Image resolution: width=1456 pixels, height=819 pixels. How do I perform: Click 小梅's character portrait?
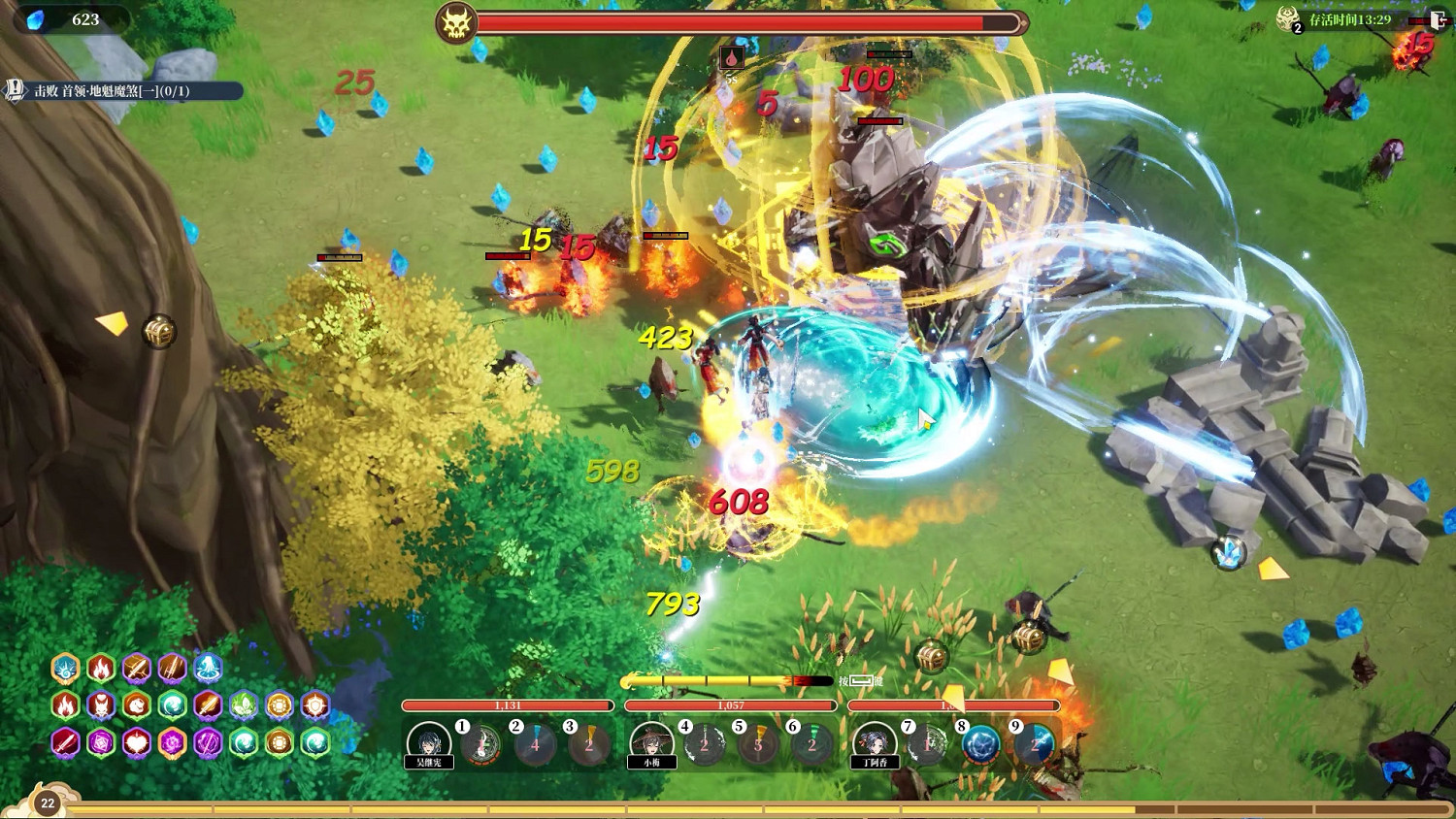[x=652, y=741]
